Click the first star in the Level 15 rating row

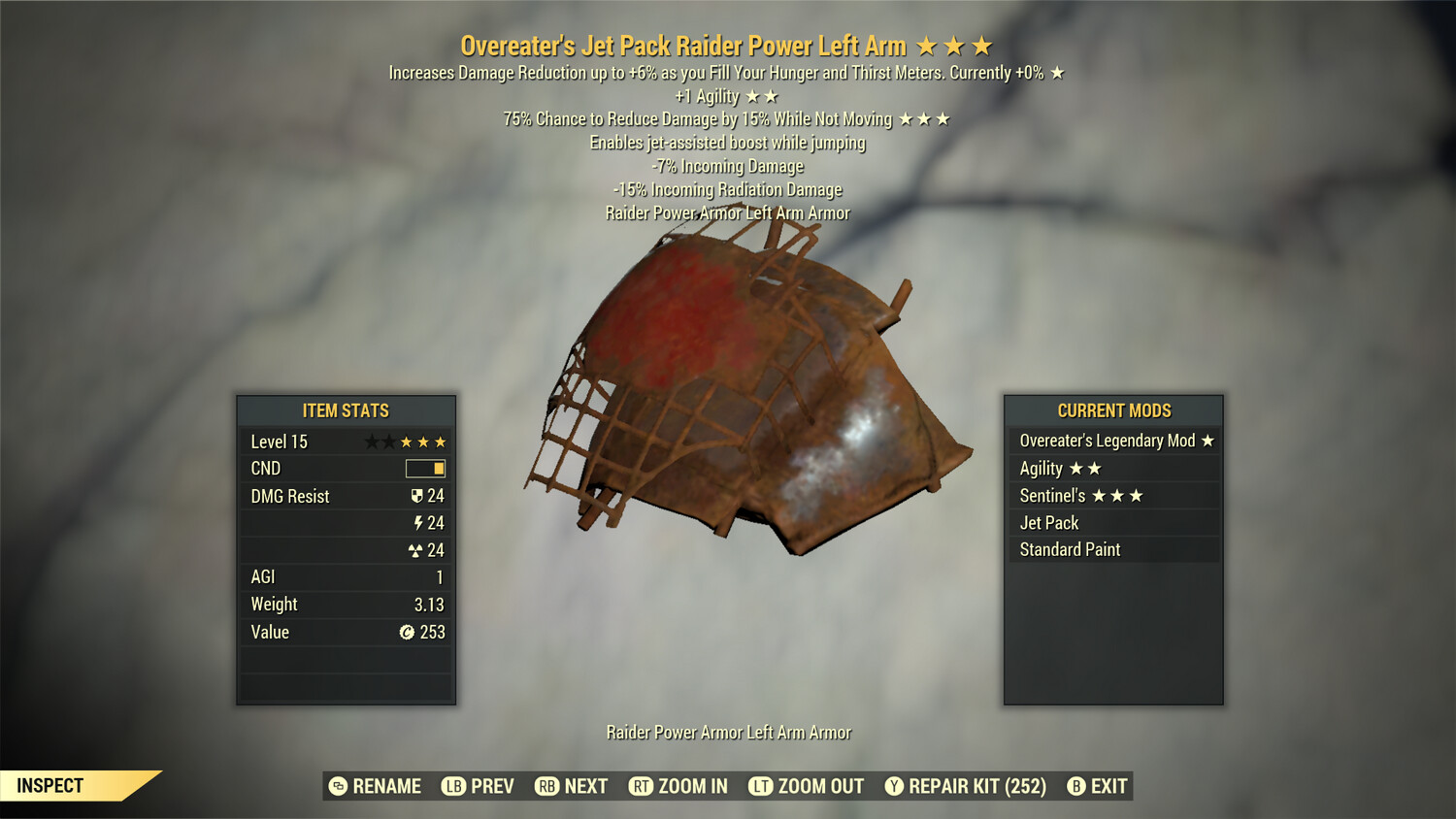(x=373, y=441)
